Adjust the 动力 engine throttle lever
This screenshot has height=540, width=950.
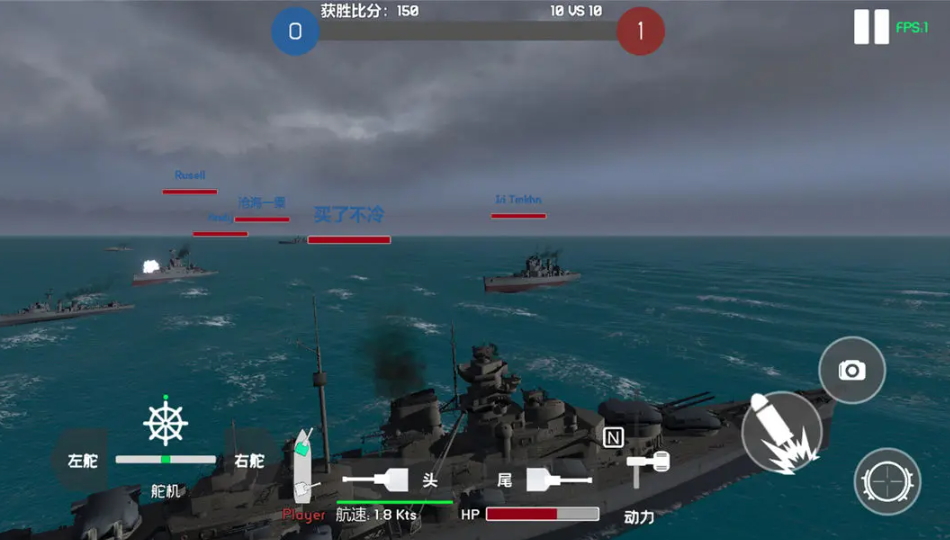(646, 463)
